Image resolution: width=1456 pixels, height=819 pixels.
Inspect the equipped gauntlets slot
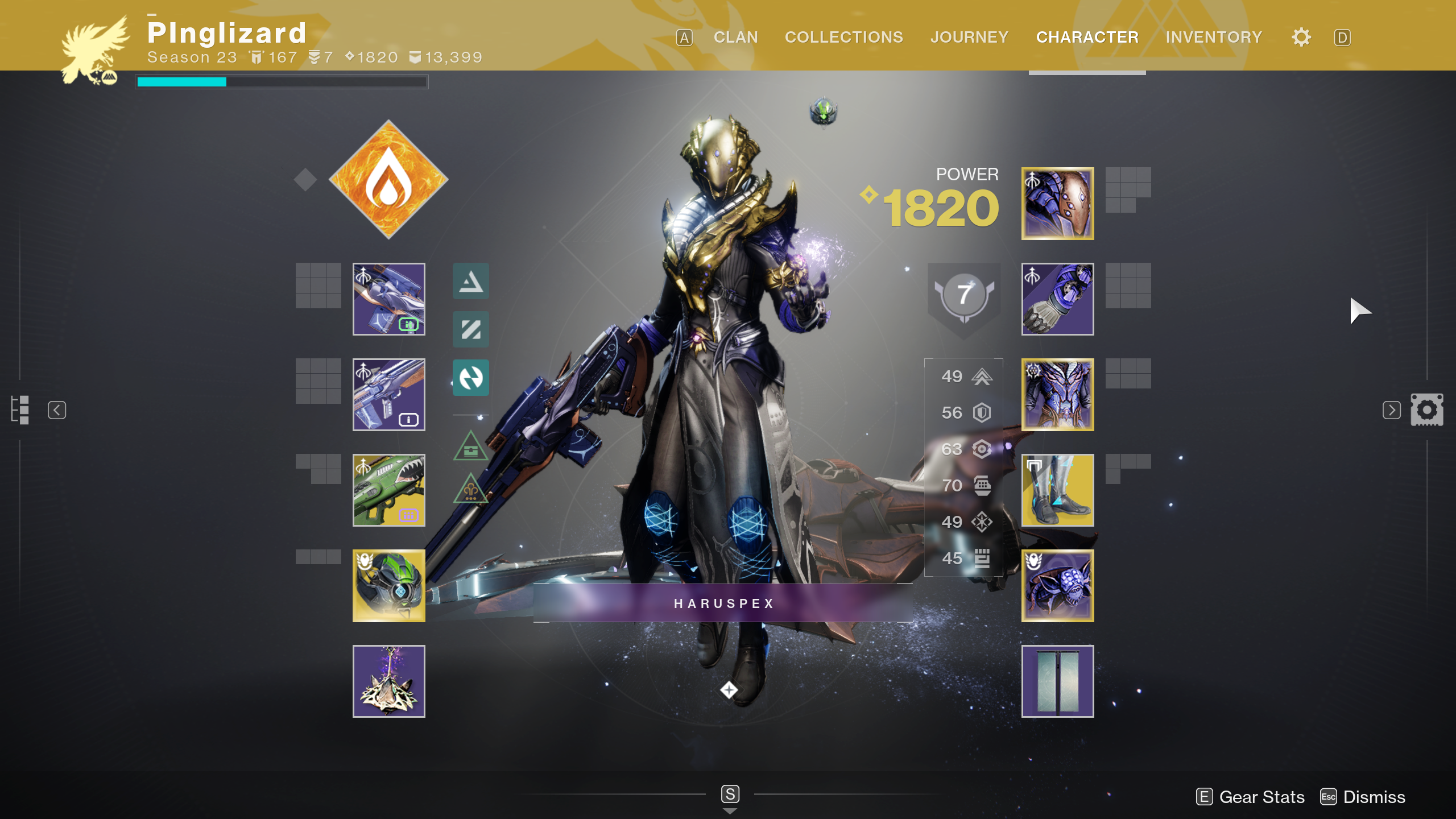[1057, 299]
